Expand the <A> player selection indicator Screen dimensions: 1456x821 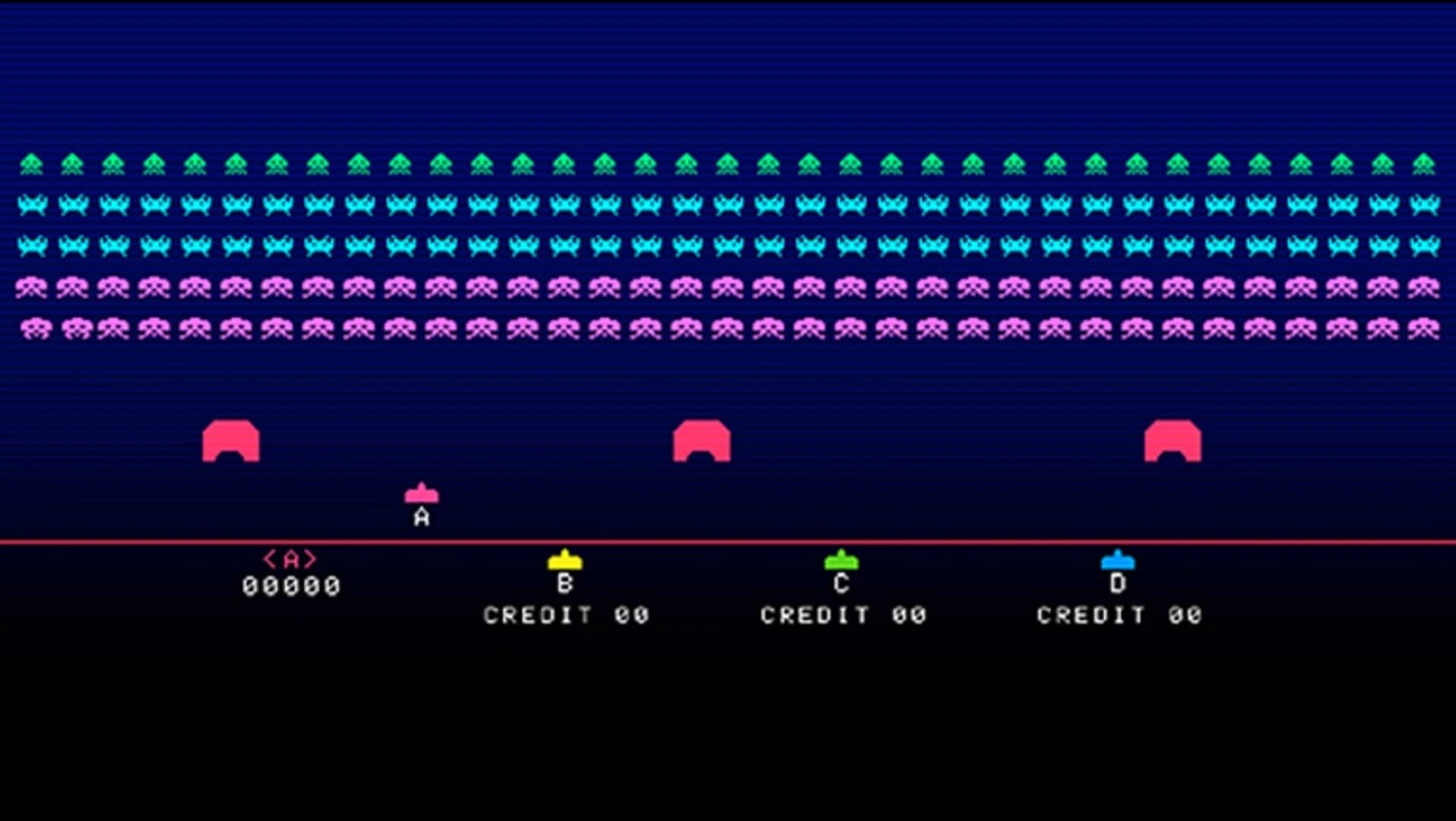[291, 559]
